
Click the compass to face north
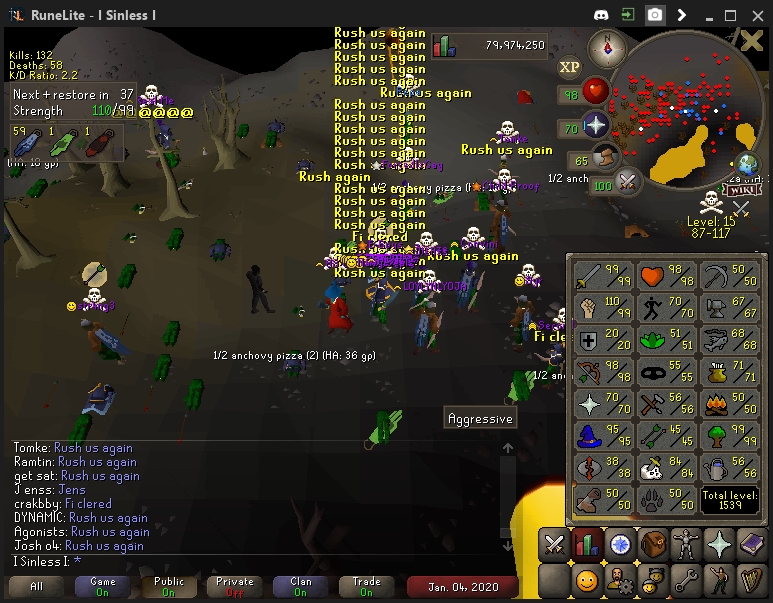pyautogui.click(x=606, y=46)
